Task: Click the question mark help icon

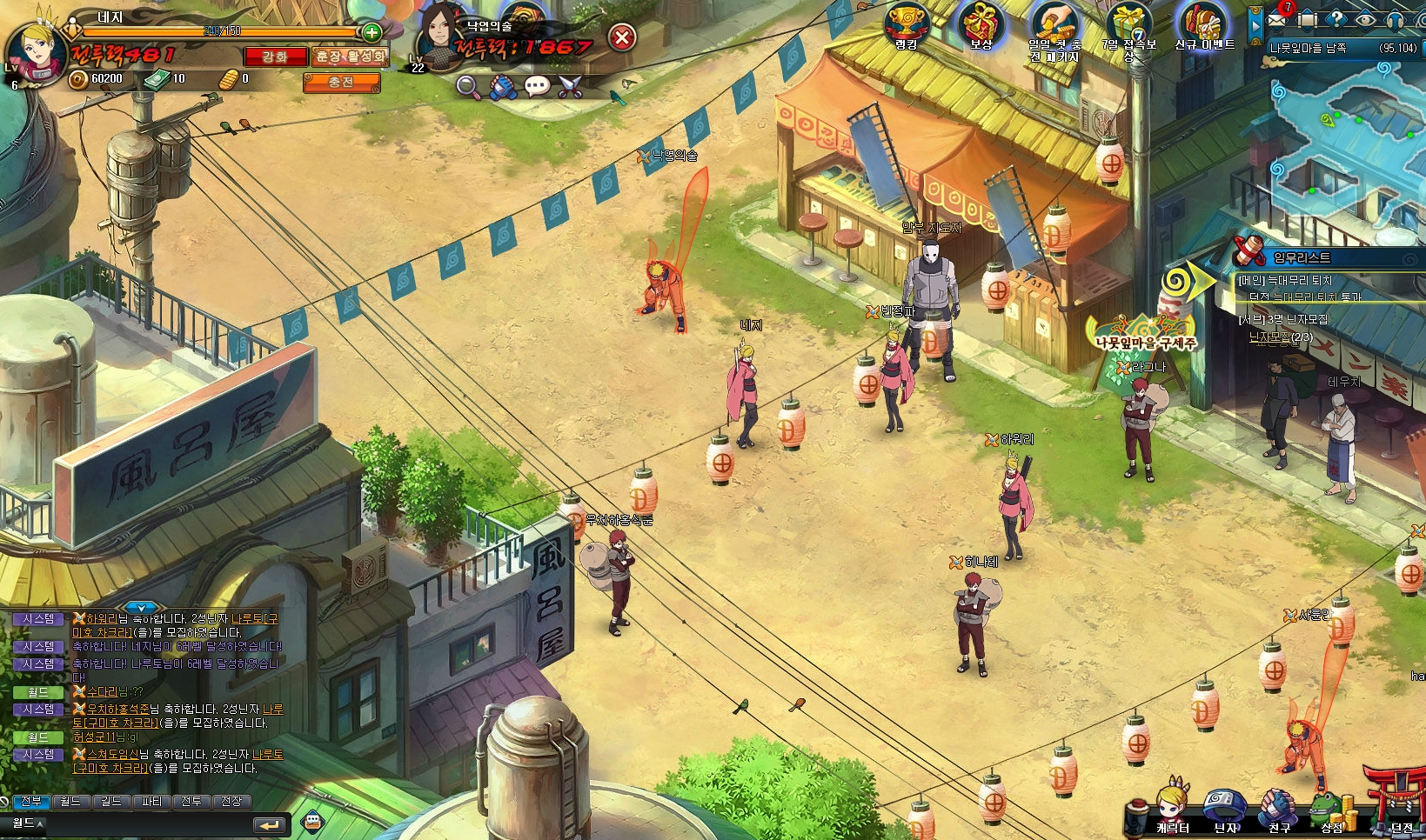Action: 1336,19
